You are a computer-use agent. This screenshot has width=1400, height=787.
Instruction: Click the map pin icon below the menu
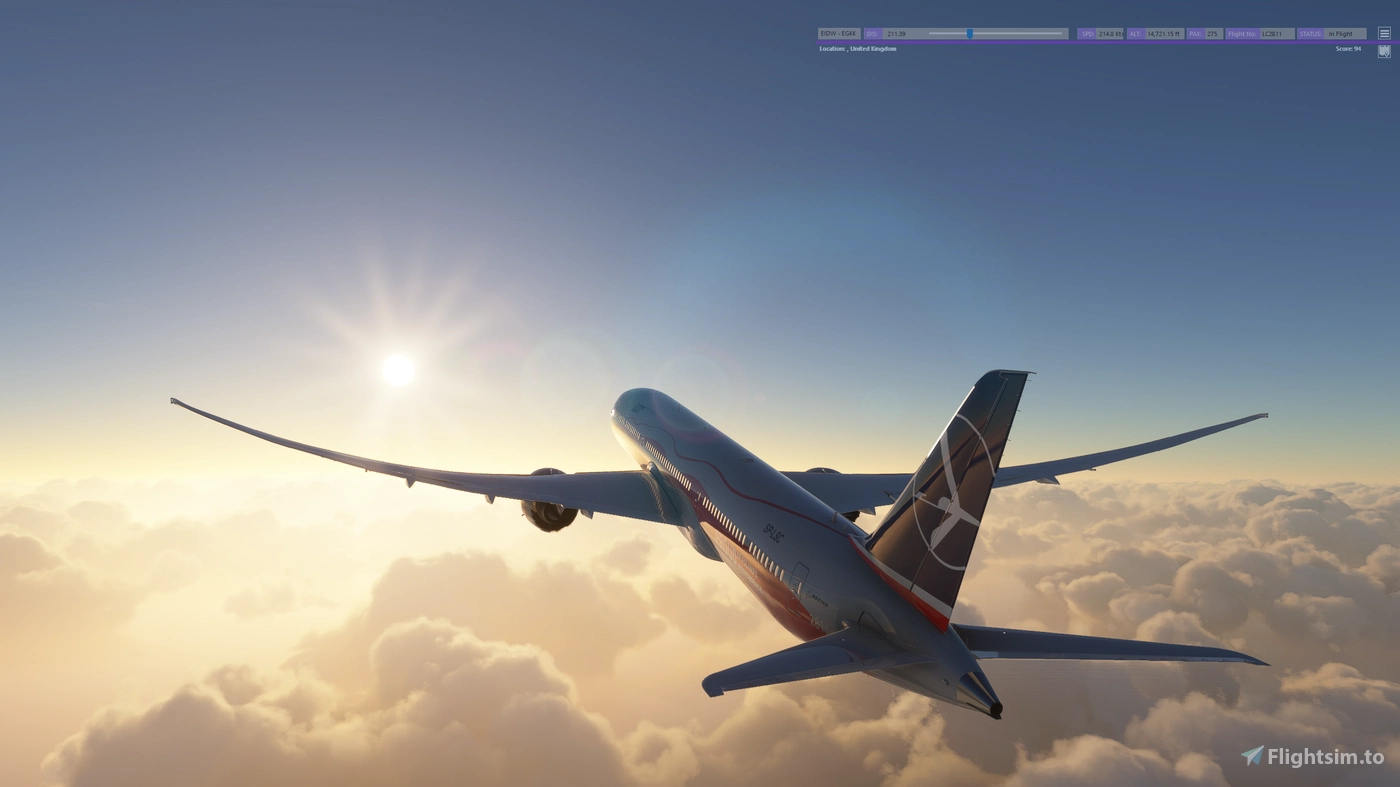[x=1383, y=50]
